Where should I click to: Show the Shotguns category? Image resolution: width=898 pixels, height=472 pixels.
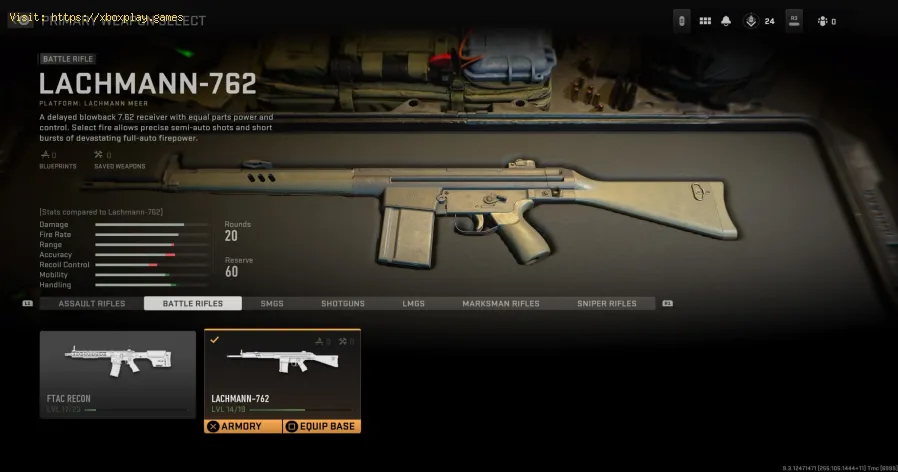point(343,303)
